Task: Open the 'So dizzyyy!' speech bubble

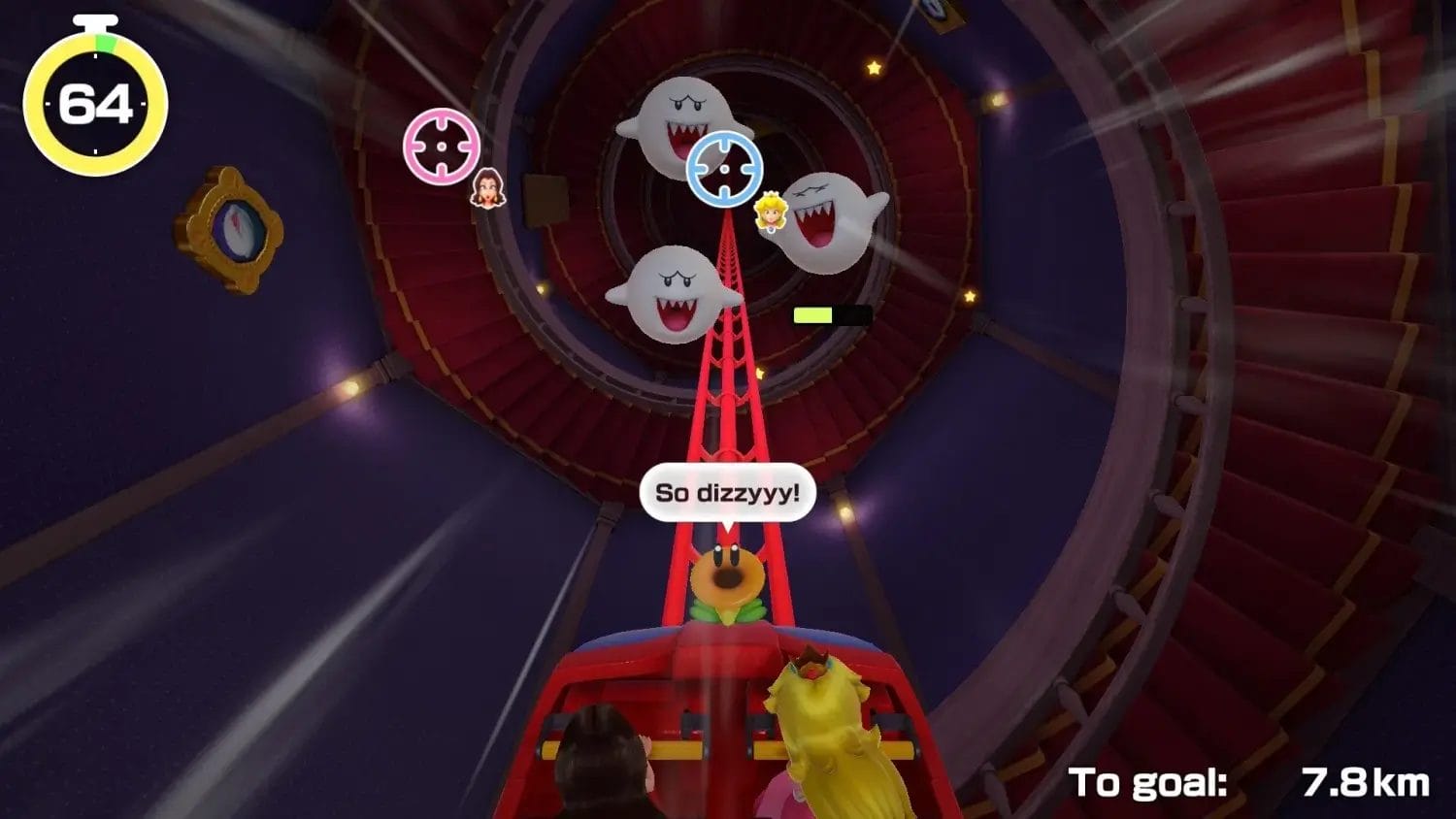Action: coord(730,492)
